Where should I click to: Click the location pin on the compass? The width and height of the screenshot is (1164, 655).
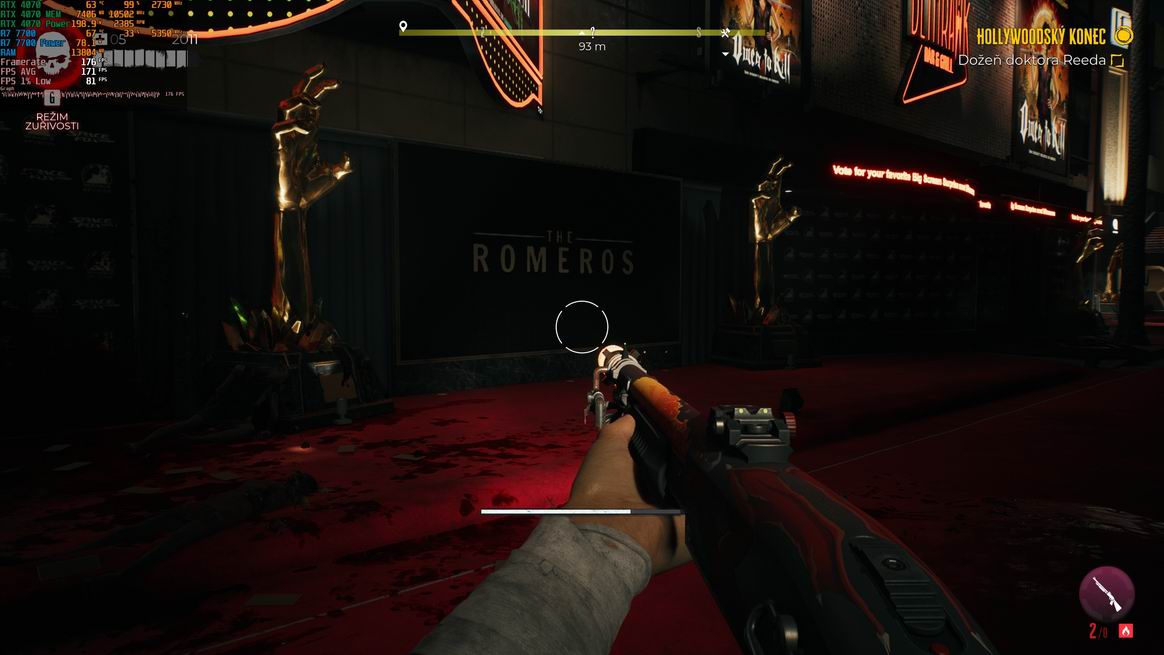click(x=403, y=27)
